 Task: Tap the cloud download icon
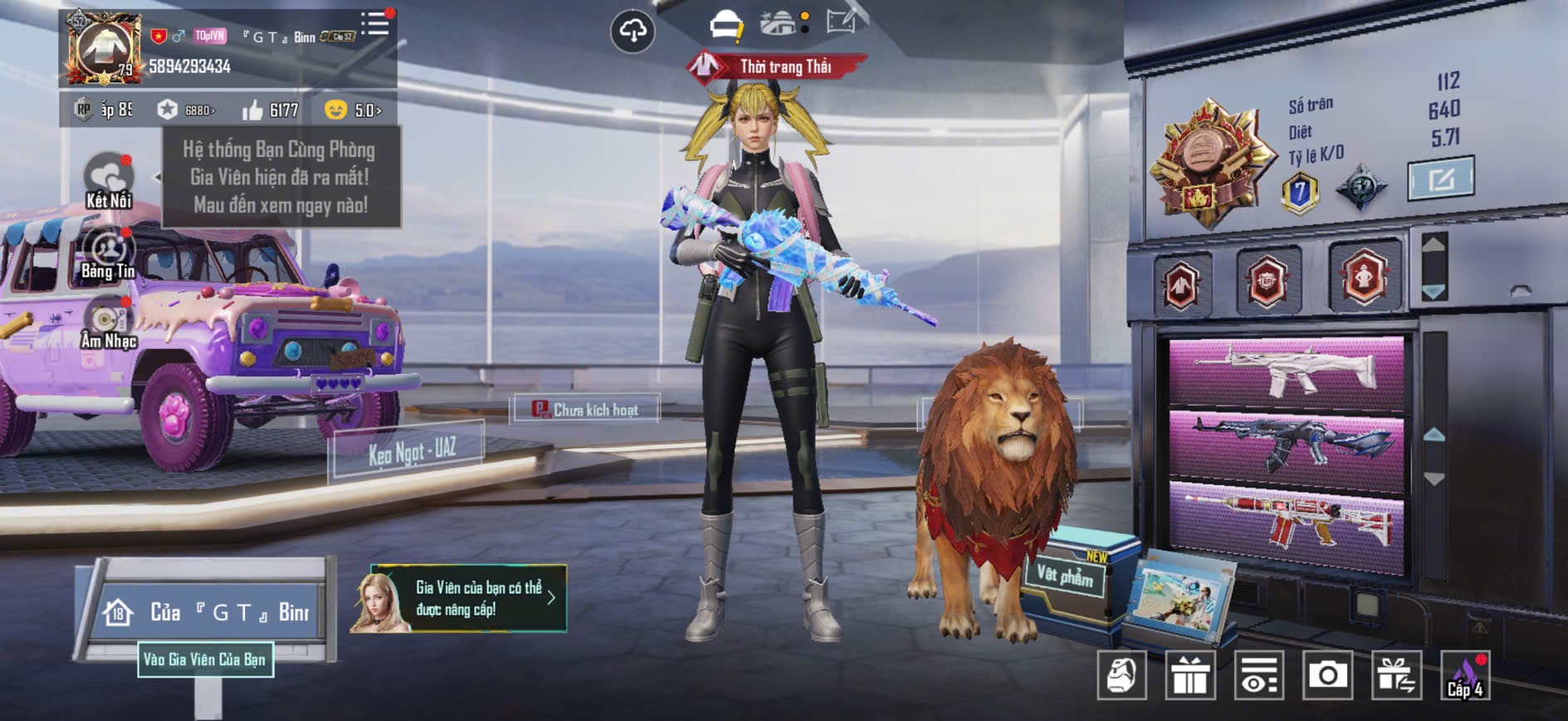coord(633,32)
